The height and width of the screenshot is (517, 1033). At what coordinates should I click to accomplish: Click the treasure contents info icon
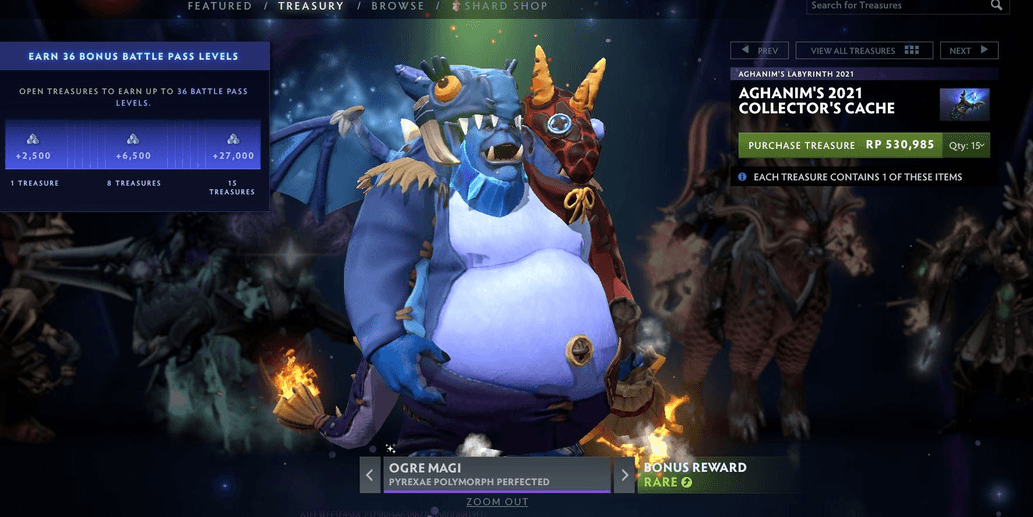point(742,177)
